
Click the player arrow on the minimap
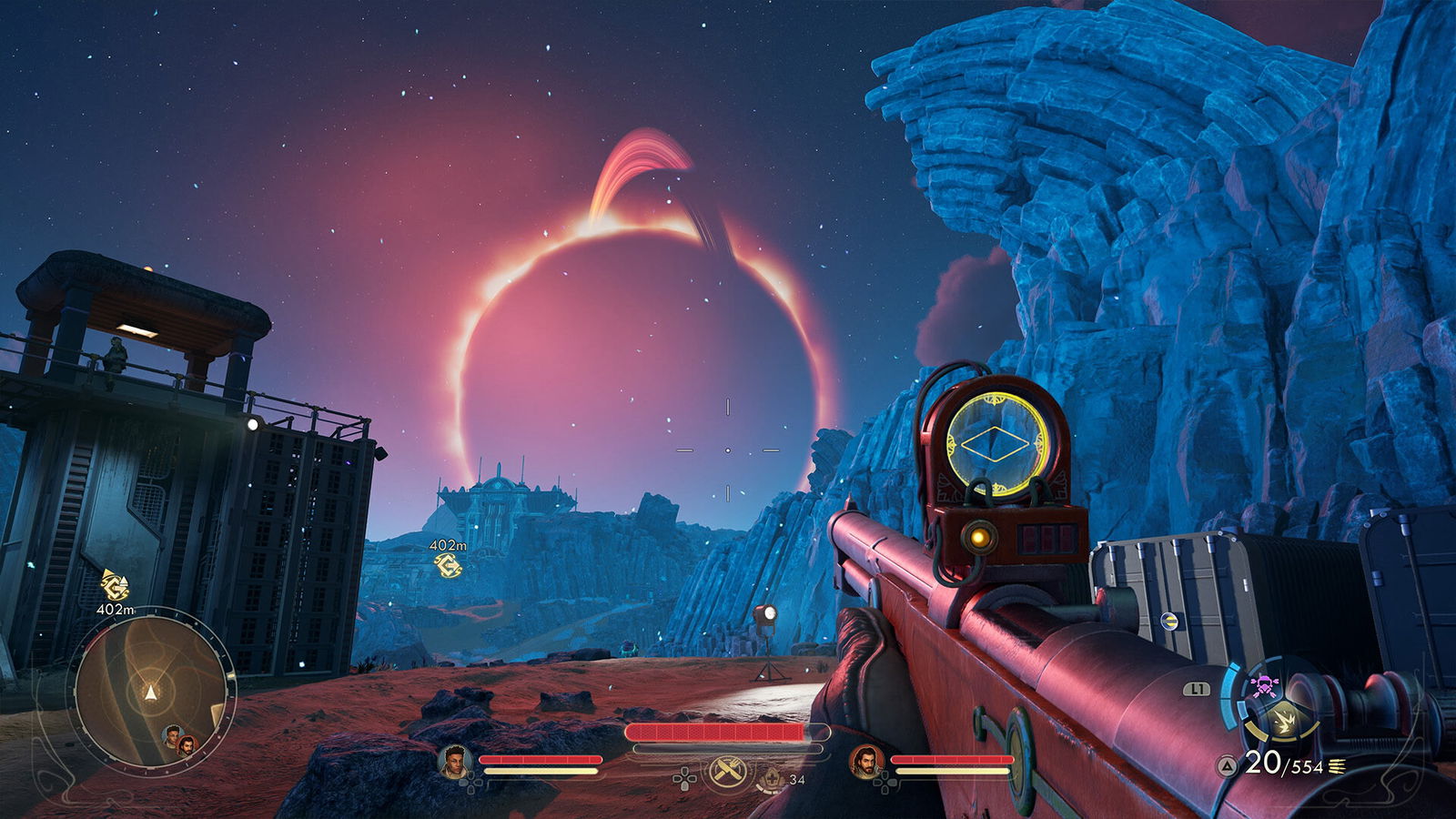point(150,693)
